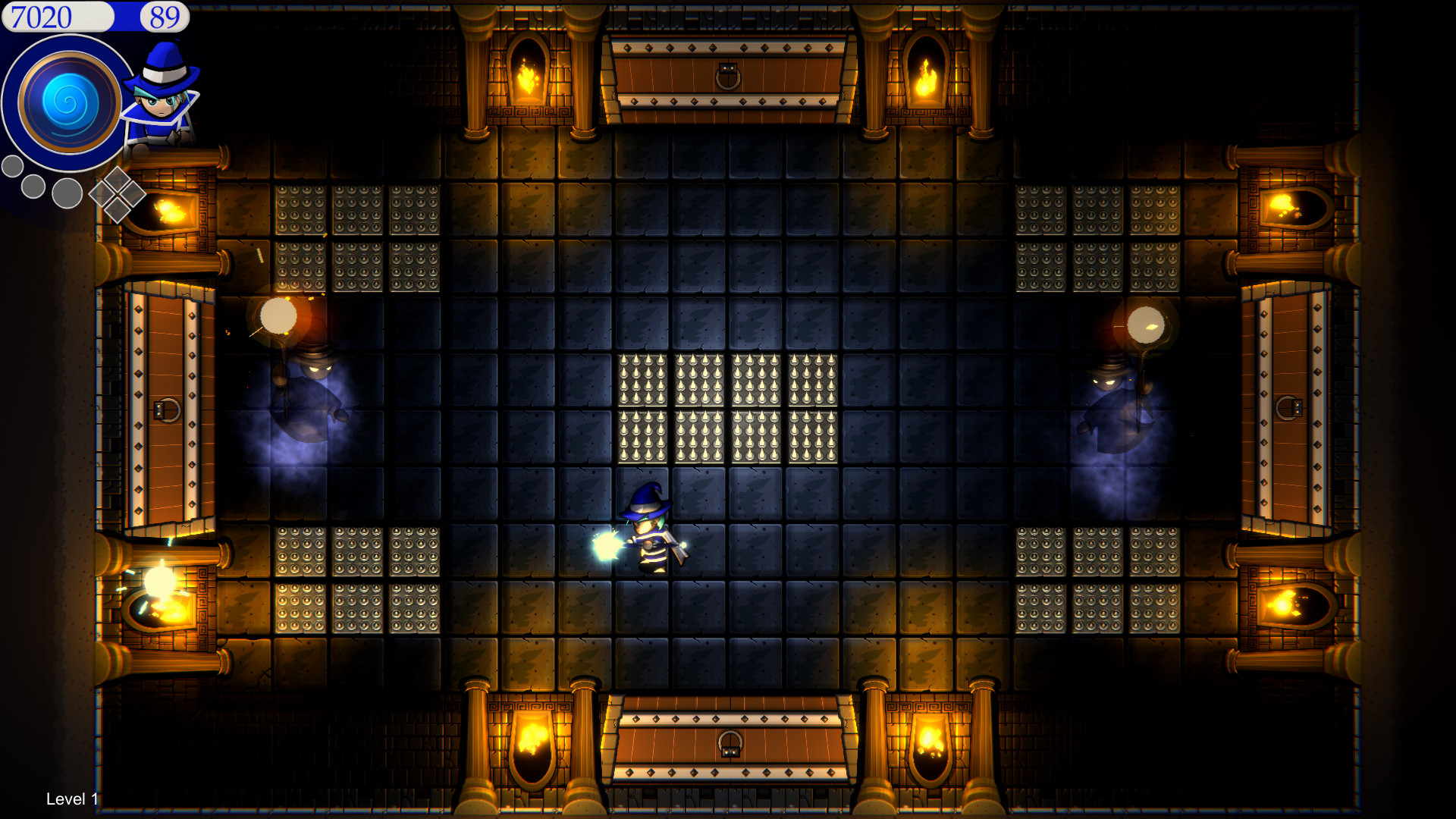Click the wizard character portrait
The width and height of the screenshot is (1456, 819).
[162, 99]
